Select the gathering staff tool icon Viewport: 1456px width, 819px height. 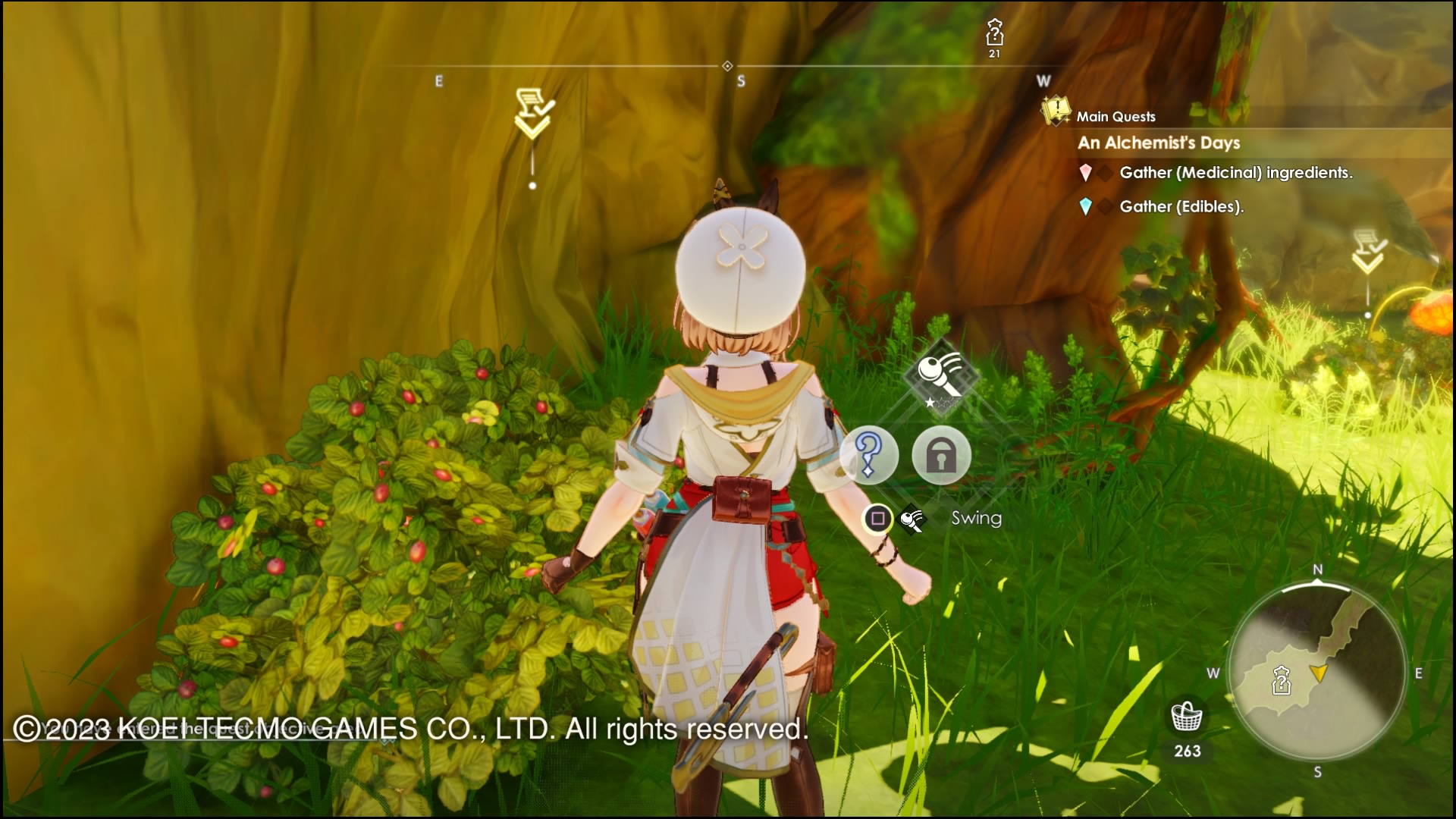[941, 376]
